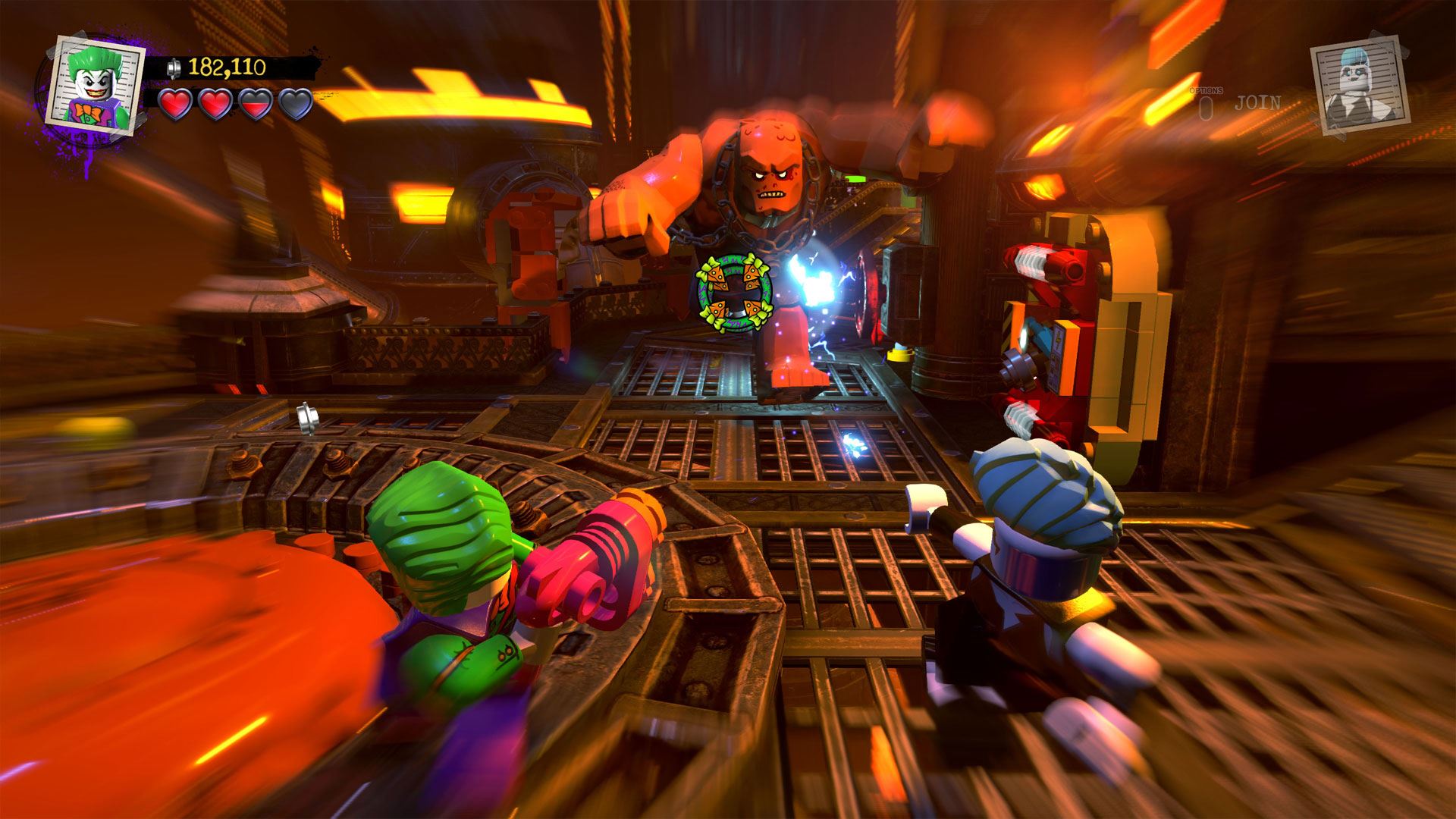Click the Joker character portrait
This screenshot has width=1456, height=819.
coord(96,81)
